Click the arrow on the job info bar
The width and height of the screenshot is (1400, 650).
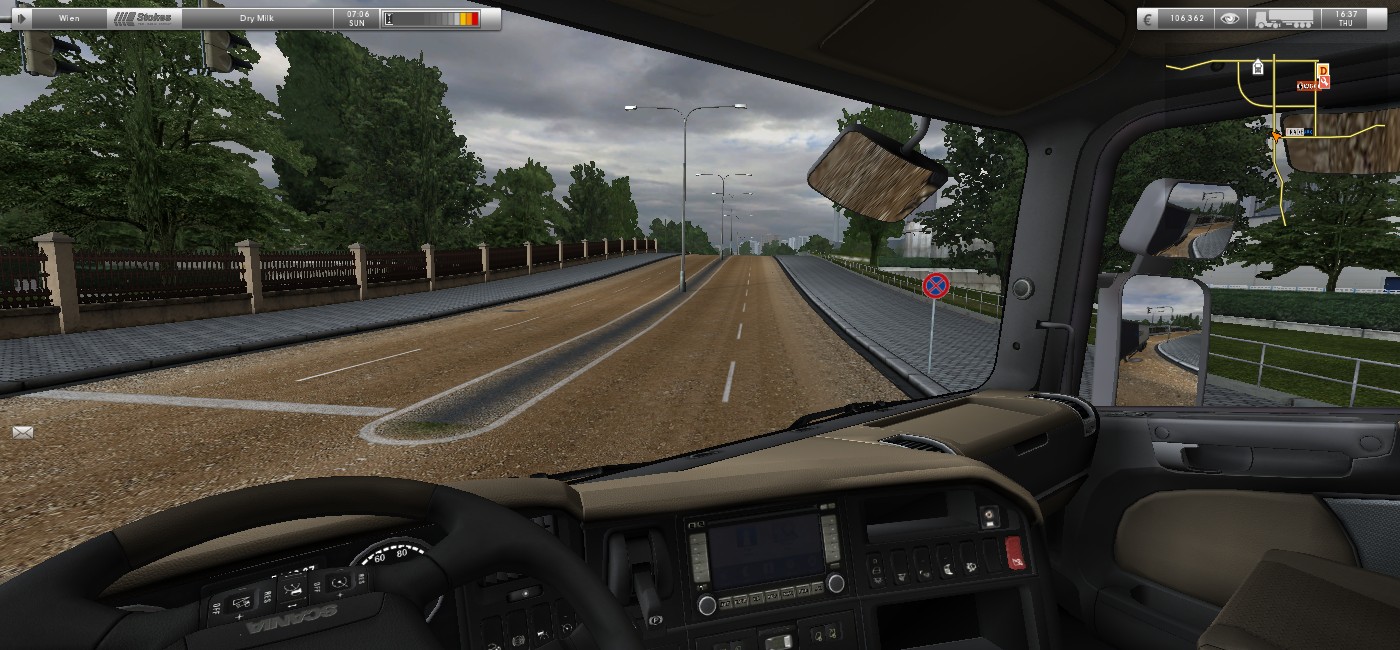[x=22, y=18]
